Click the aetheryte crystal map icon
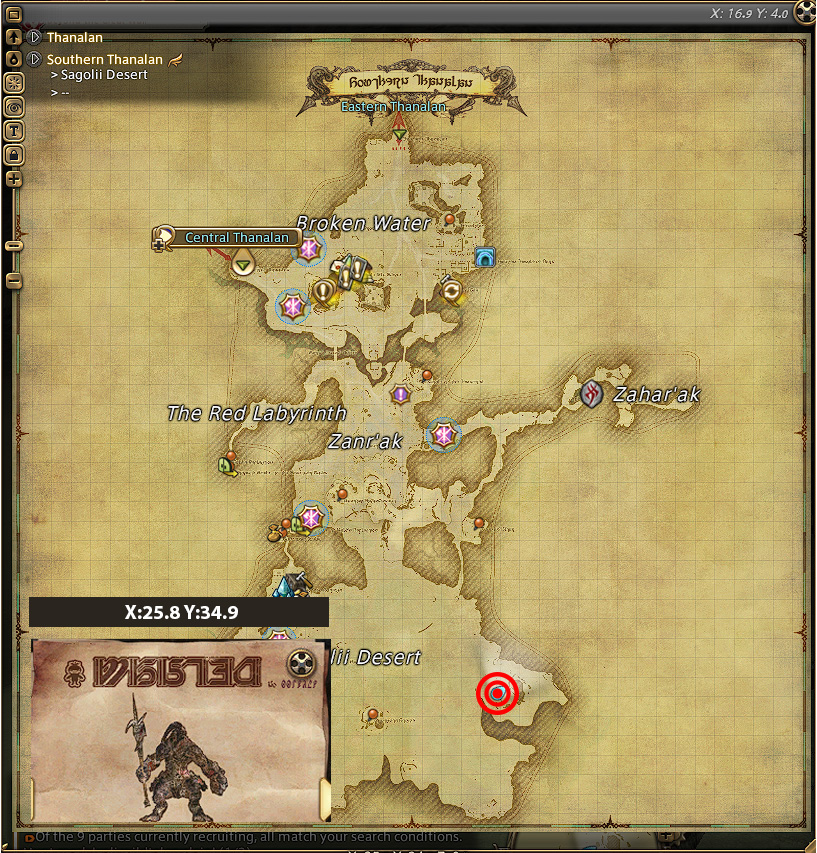Screen dimensions: 817x853 291,586
